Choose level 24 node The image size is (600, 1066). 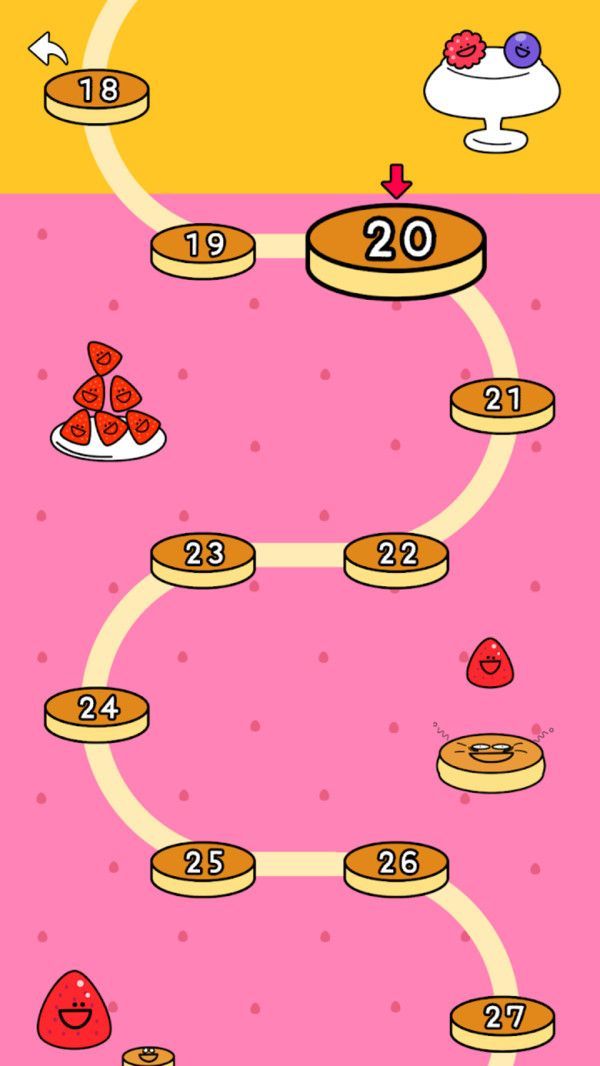[97, 711]
